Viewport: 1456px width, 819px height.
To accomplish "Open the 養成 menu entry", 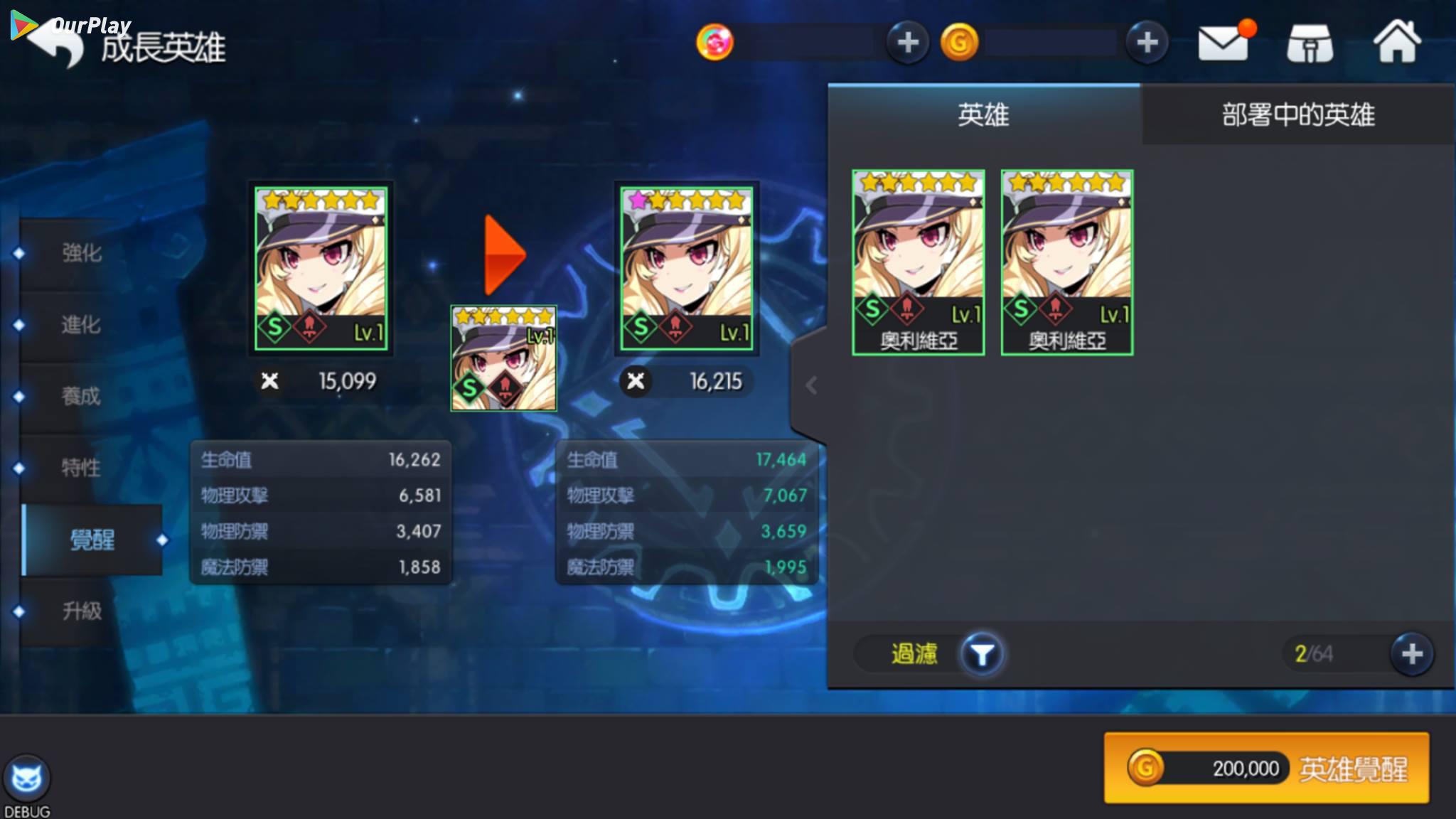I will pos(81,396).
